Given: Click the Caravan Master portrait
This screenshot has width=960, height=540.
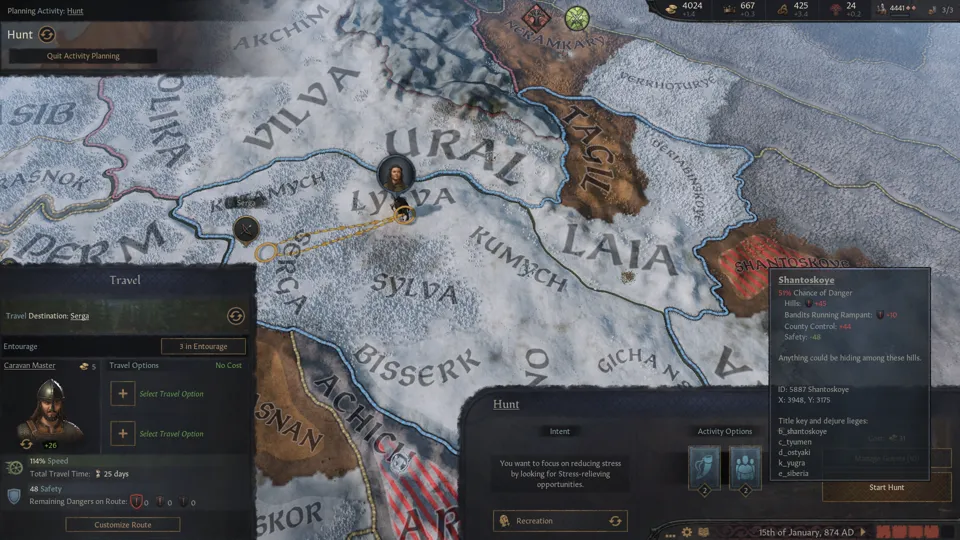Looking at the screenshot, I should (45, 410).
